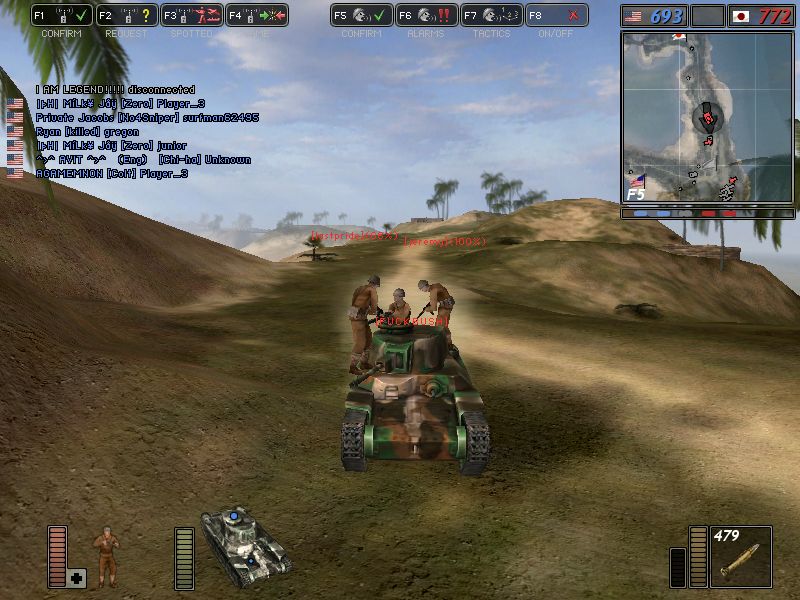This screenshot has height=600, width=800.
Task: Click the American flag control point on minimap
Action: pos(637,182)
